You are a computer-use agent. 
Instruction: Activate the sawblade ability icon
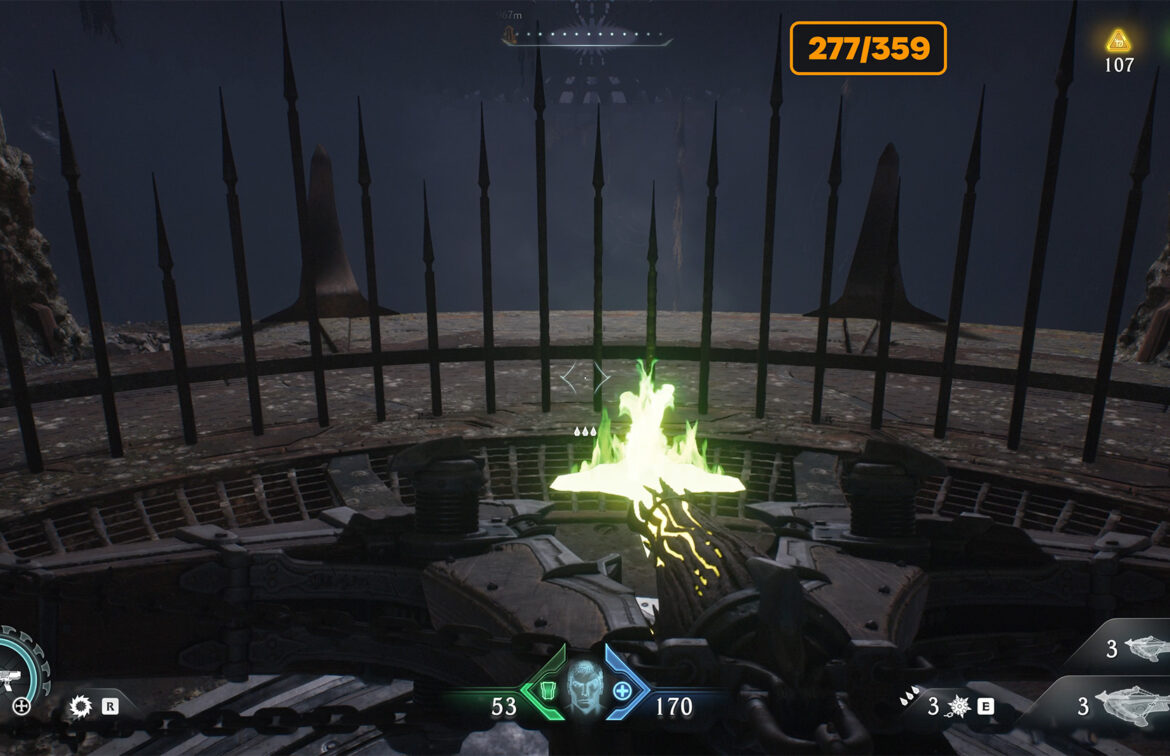(x=81, y=707)
